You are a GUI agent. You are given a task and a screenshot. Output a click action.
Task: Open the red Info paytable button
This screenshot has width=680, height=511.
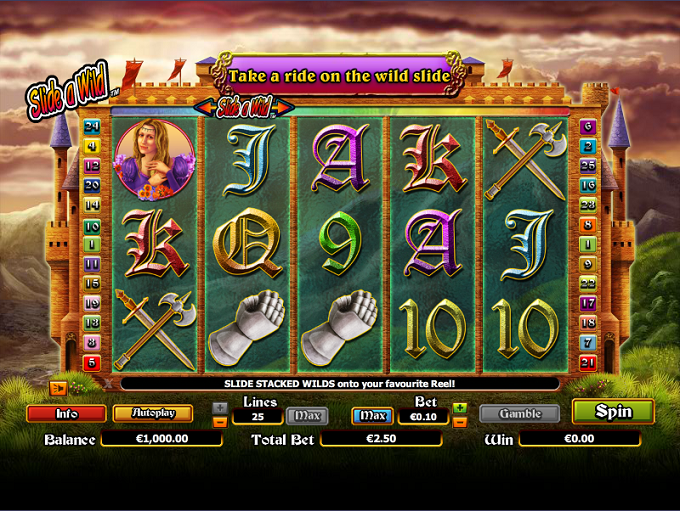point(66,413)
